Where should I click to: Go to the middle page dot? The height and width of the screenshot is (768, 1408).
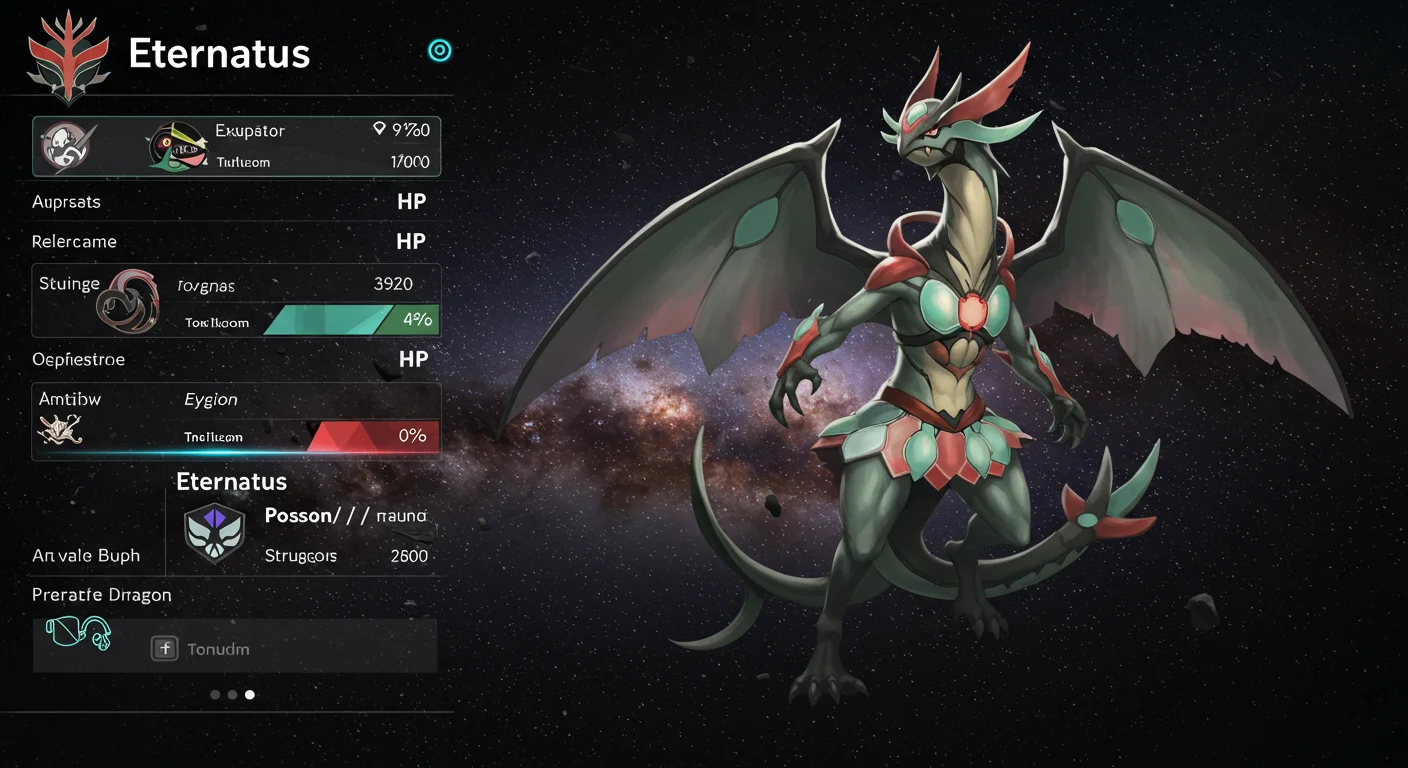(232, 694)
